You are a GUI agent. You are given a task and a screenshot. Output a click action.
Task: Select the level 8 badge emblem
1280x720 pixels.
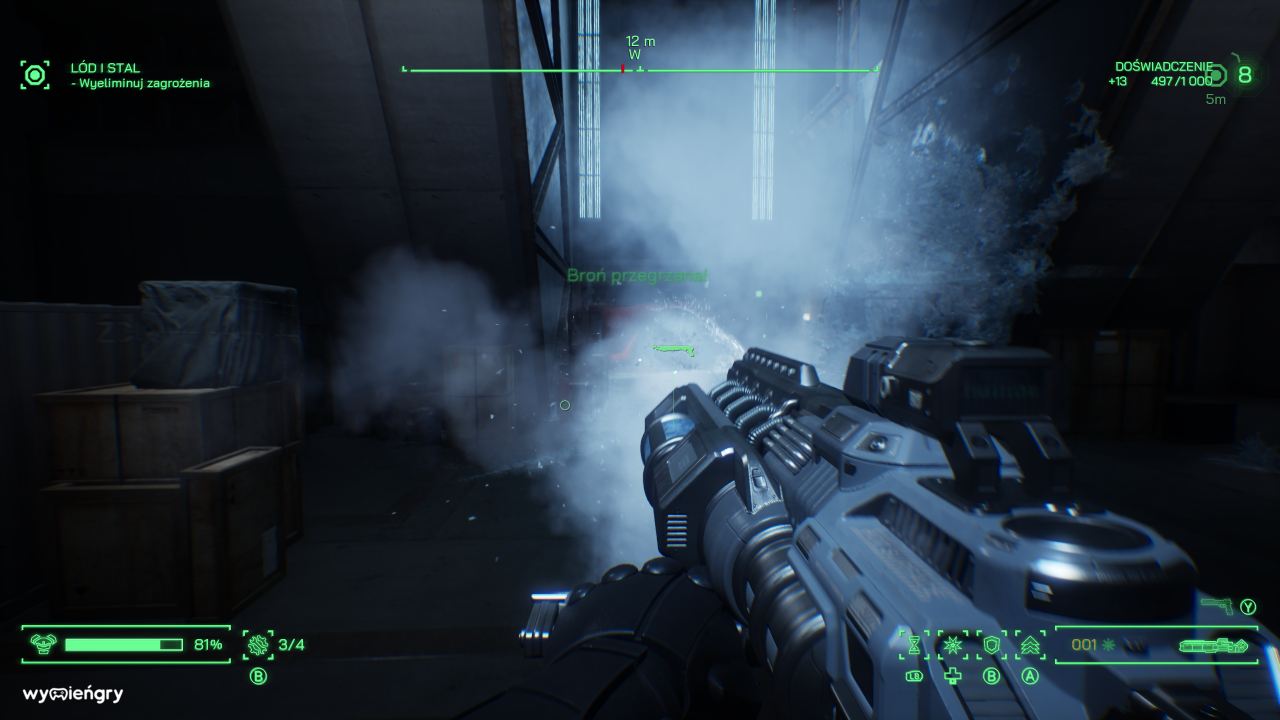tap(1245, 73)
